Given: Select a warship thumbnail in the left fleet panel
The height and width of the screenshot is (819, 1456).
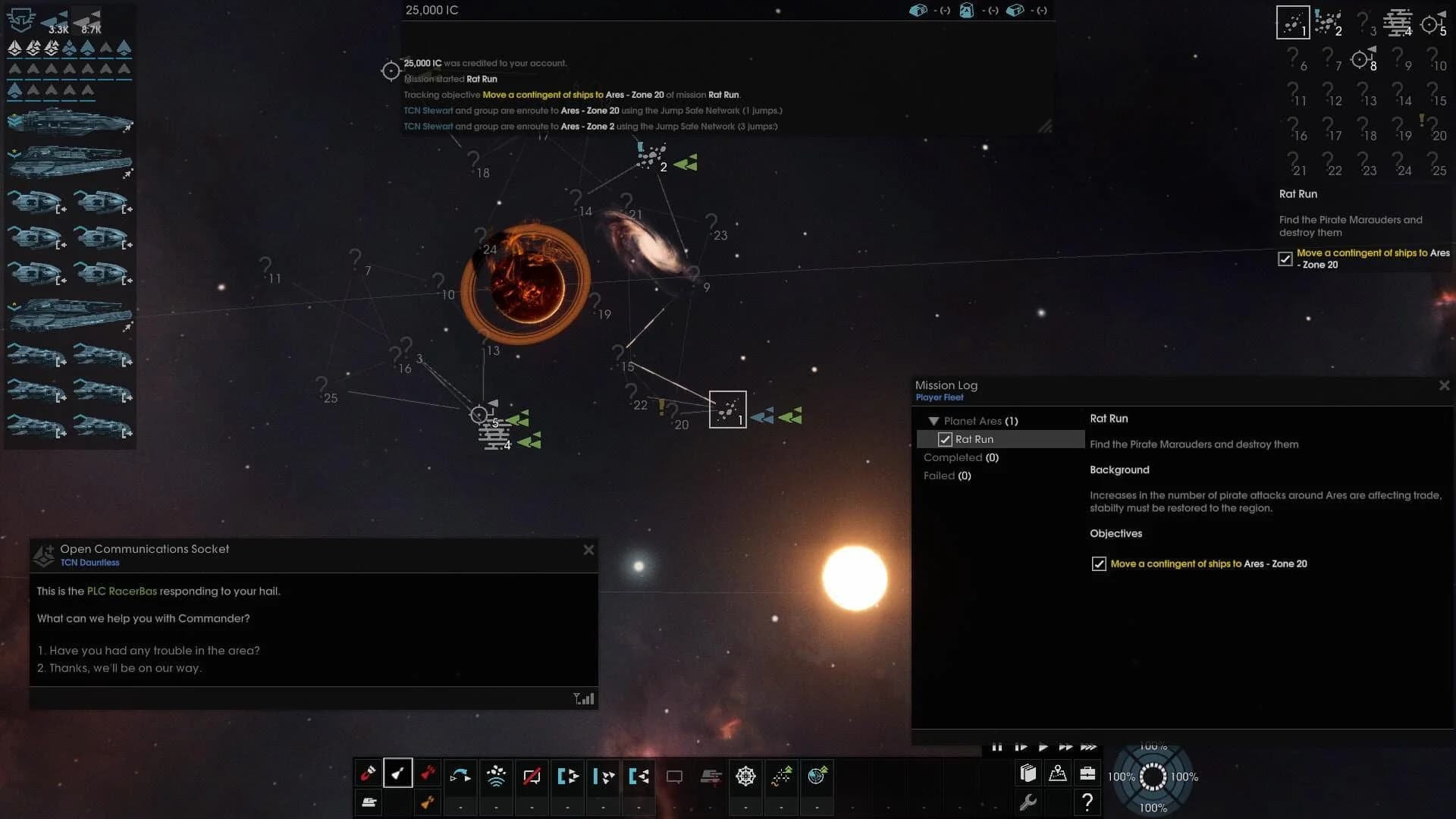Looking at the screenshot, I should tap(68, 121).
